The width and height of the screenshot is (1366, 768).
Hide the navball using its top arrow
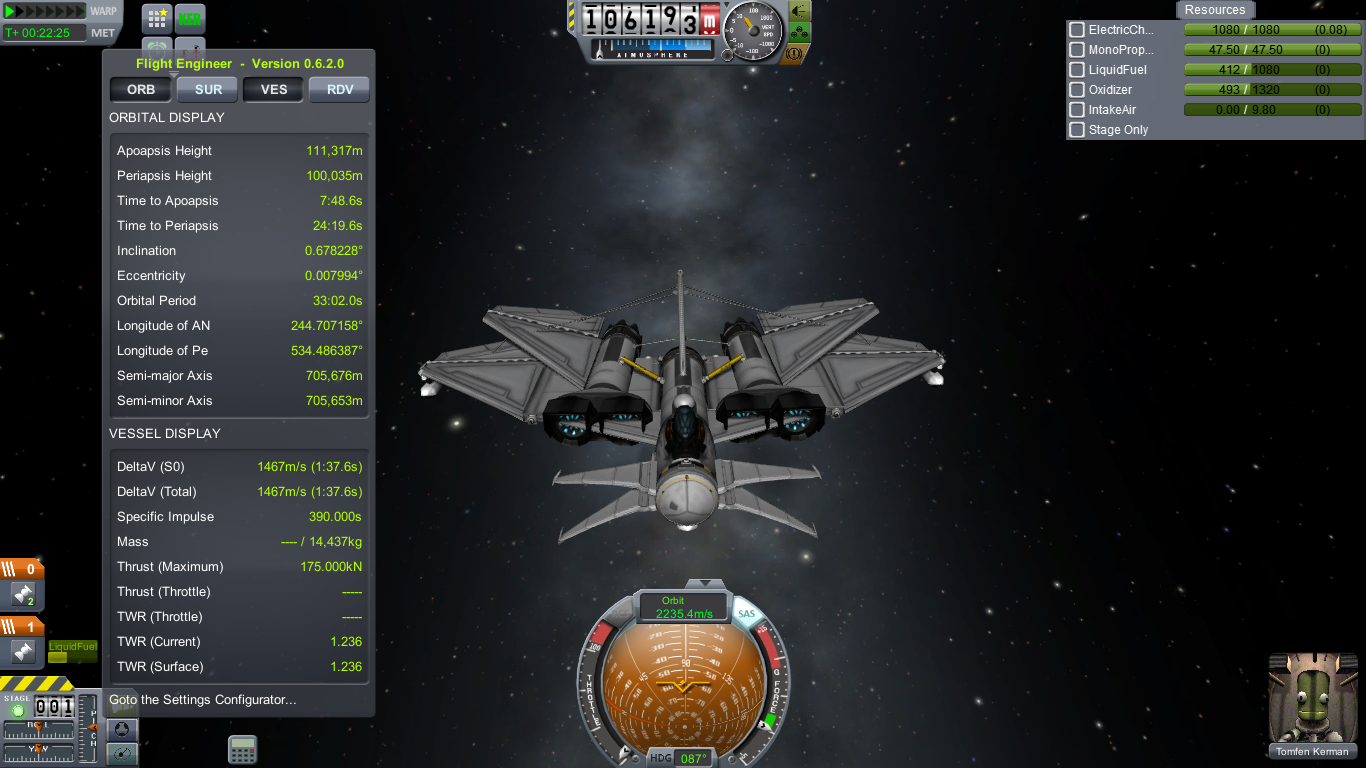tap(703, 583)
